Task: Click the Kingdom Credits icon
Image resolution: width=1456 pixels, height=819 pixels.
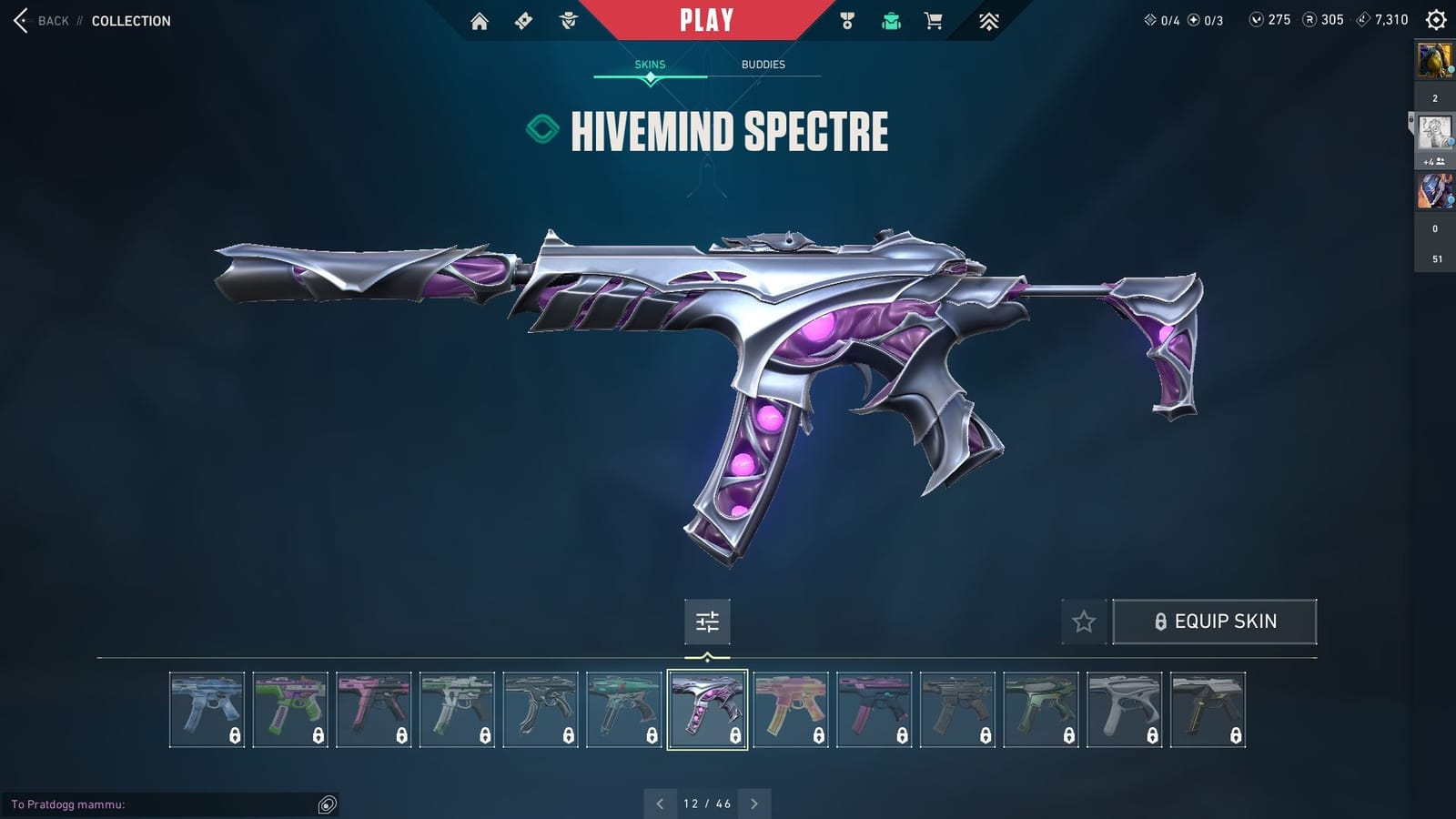Action: 1362,18
